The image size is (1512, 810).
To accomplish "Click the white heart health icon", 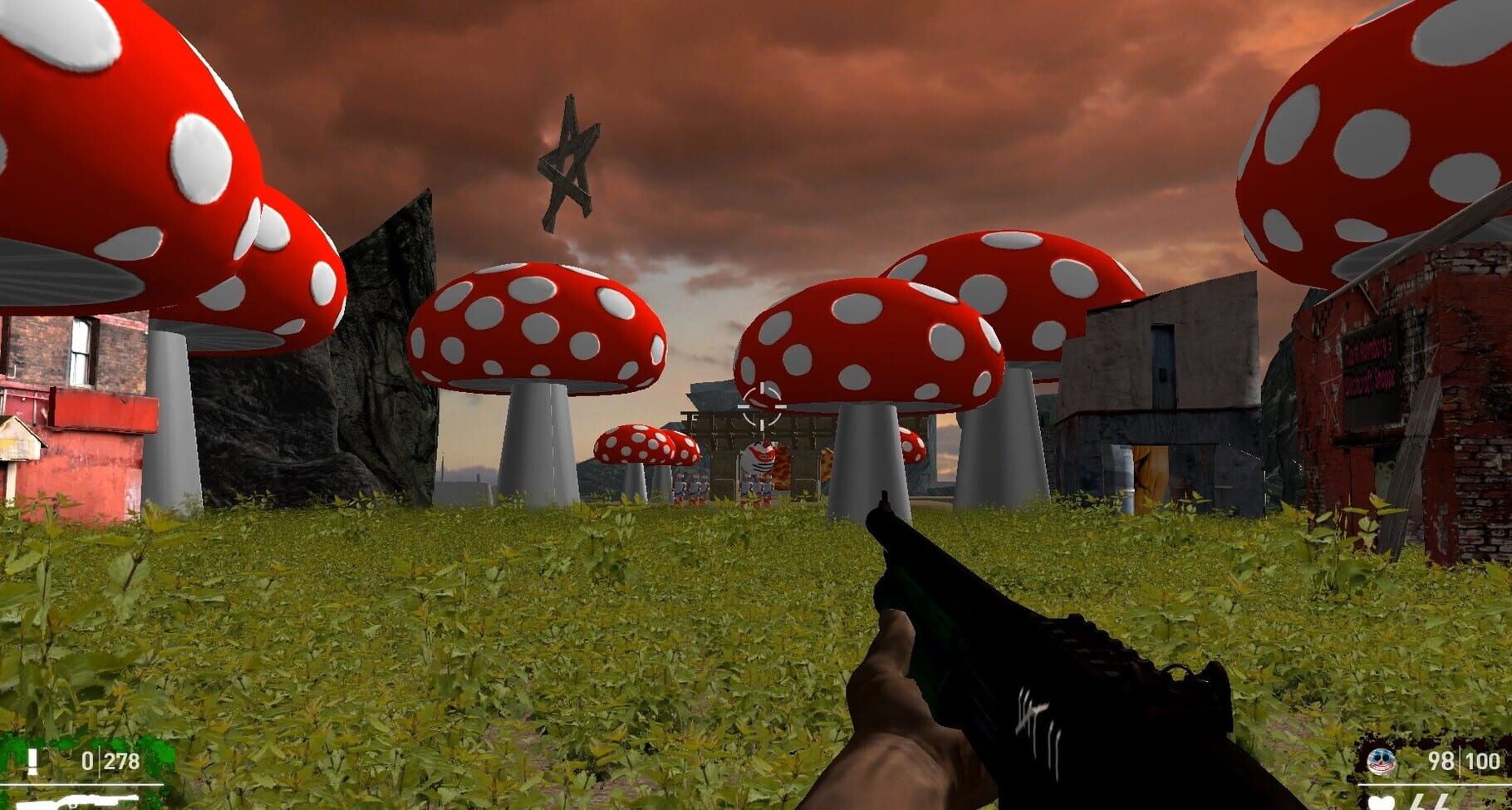I will pyautogui.click(x=1382, y=803).
